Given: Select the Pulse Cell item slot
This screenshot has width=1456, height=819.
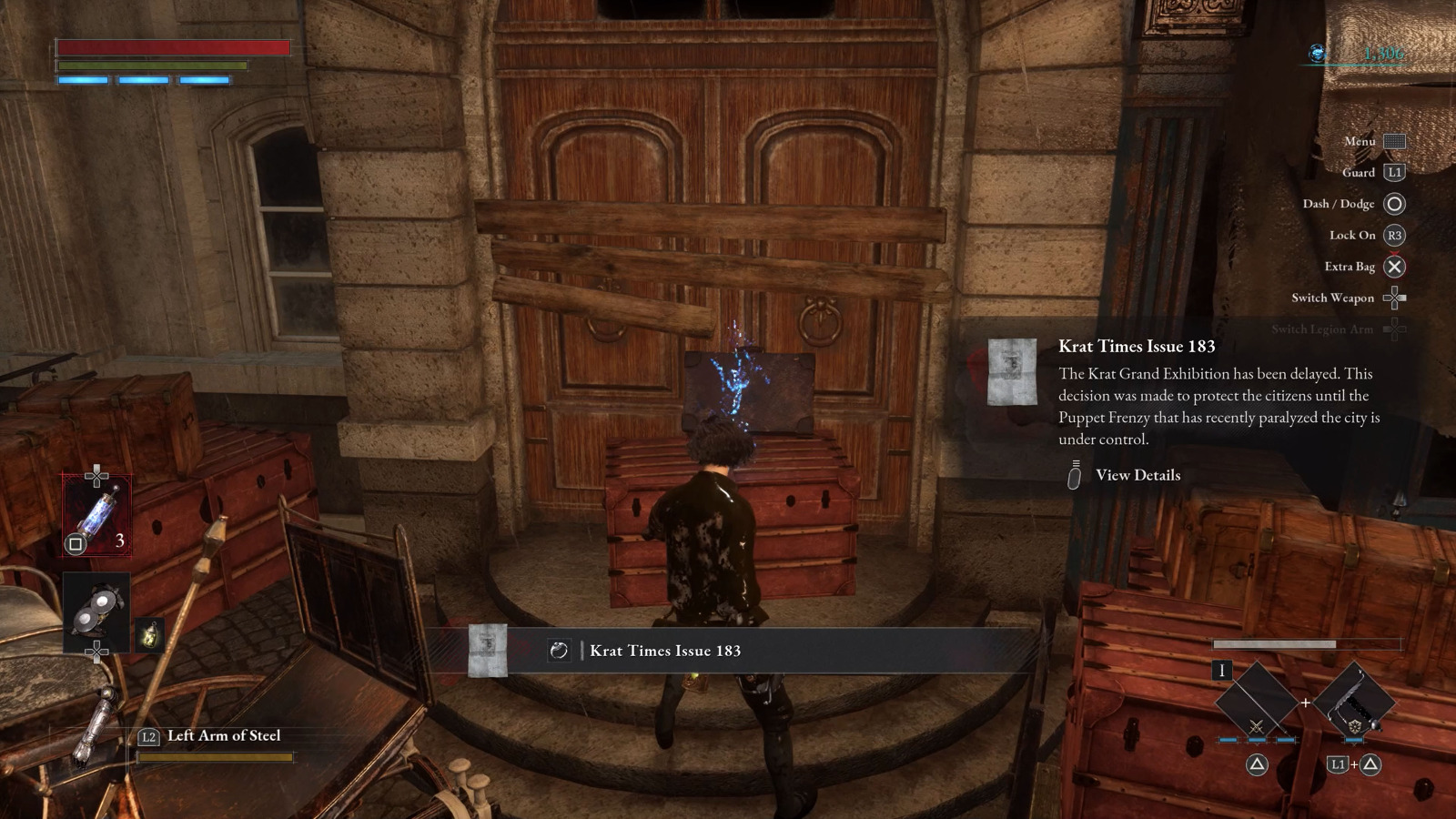Looking at the screenshot, I should (x=96, y=516).
